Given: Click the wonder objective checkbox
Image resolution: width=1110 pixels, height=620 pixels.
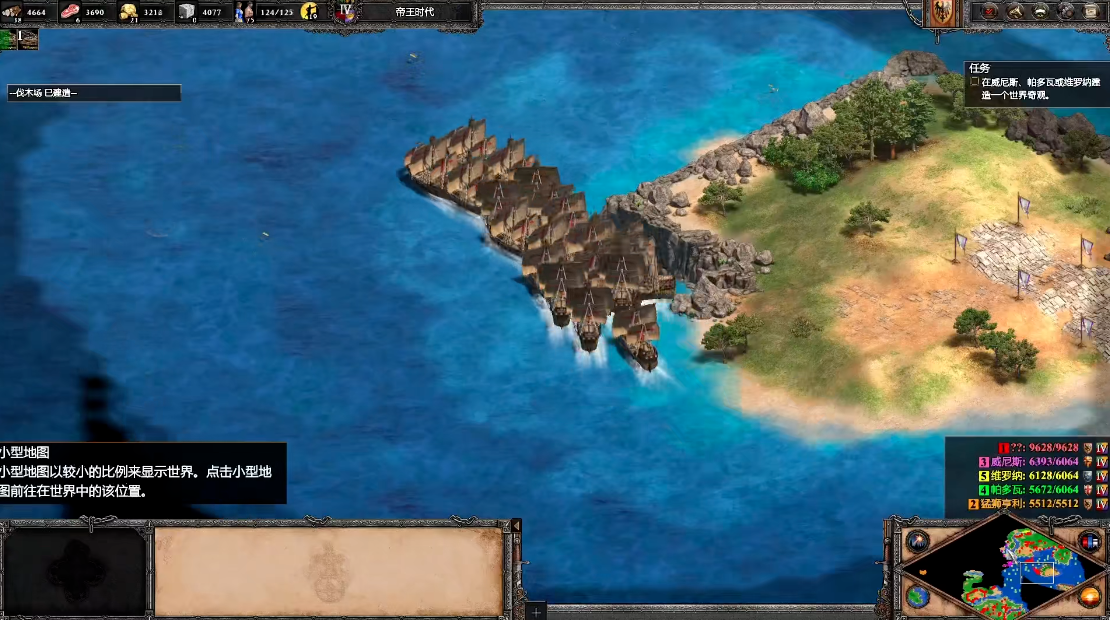Looking at the screenshot, I should [x=975, y=83].
